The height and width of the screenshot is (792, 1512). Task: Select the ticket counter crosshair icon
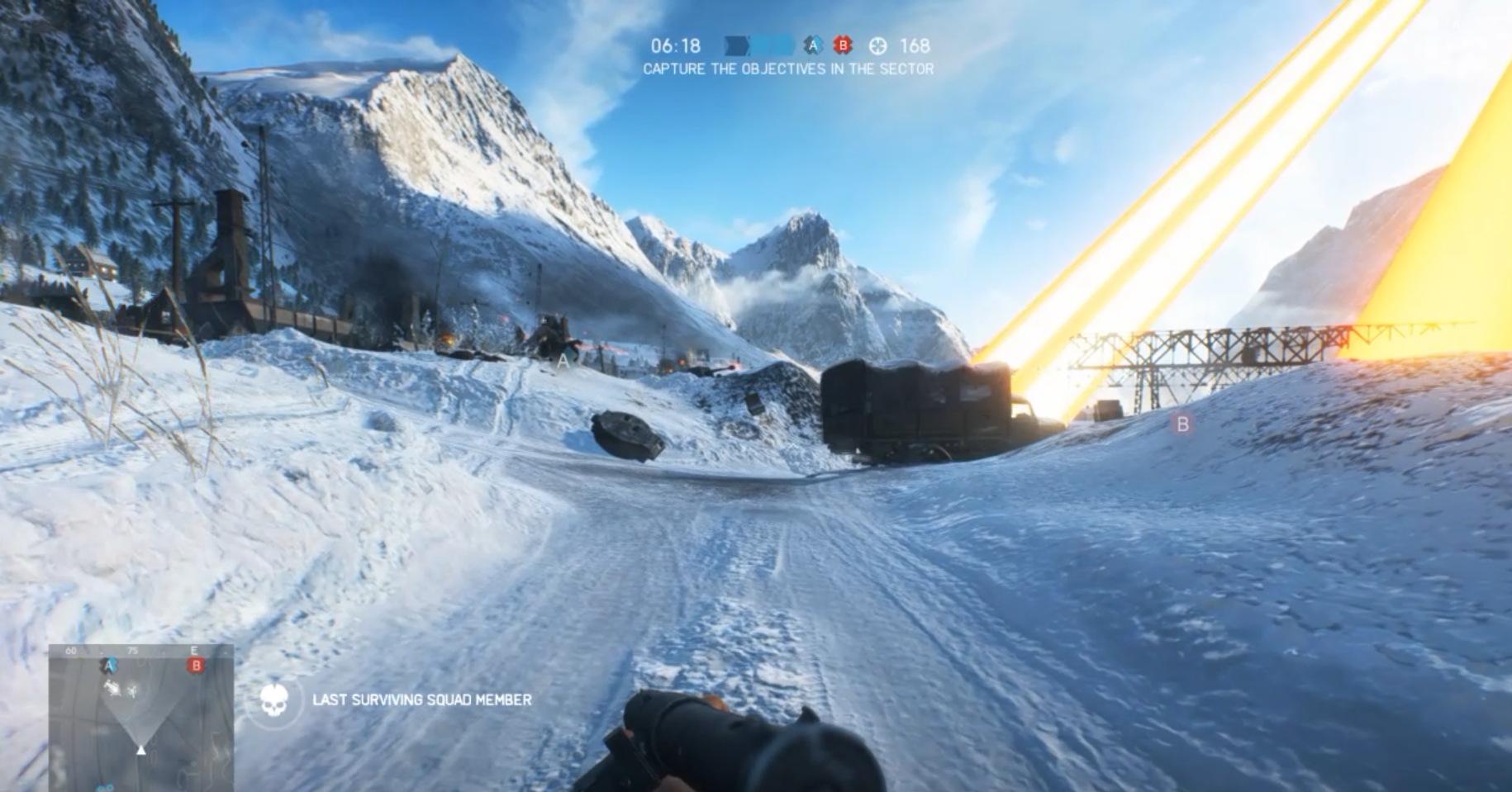pos(877,46)
